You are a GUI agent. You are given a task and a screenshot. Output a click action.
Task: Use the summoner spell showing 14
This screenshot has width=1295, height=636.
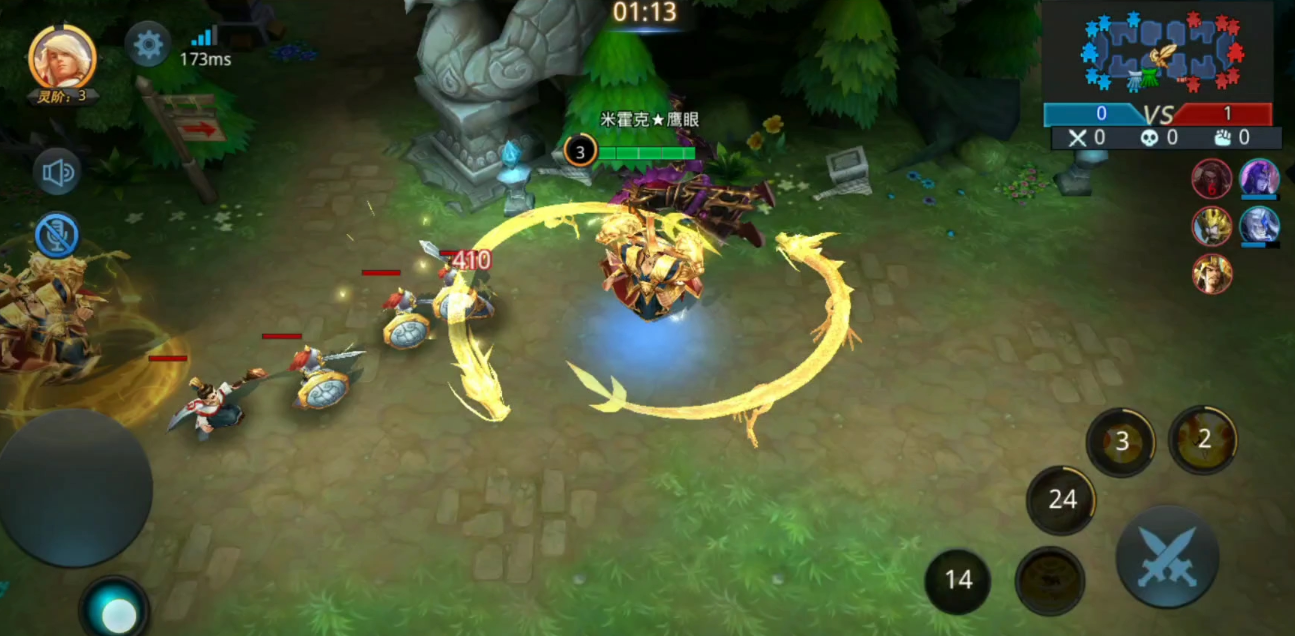pyautogui.click(x=958, y=580)
